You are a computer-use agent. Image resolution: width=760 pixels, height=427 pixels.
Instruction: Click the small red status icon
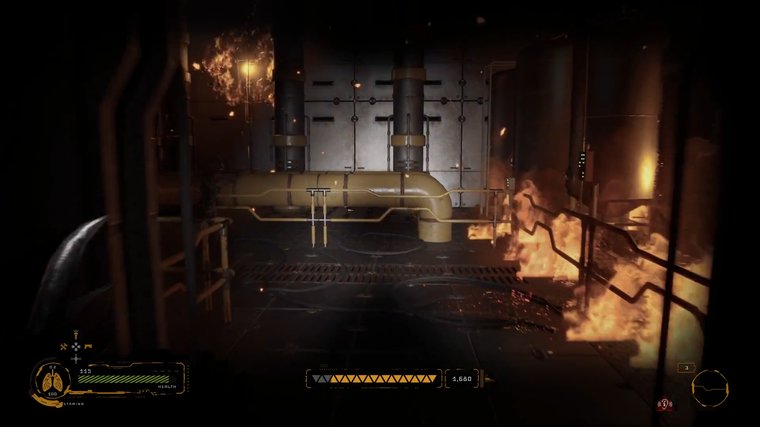point(664,404)
